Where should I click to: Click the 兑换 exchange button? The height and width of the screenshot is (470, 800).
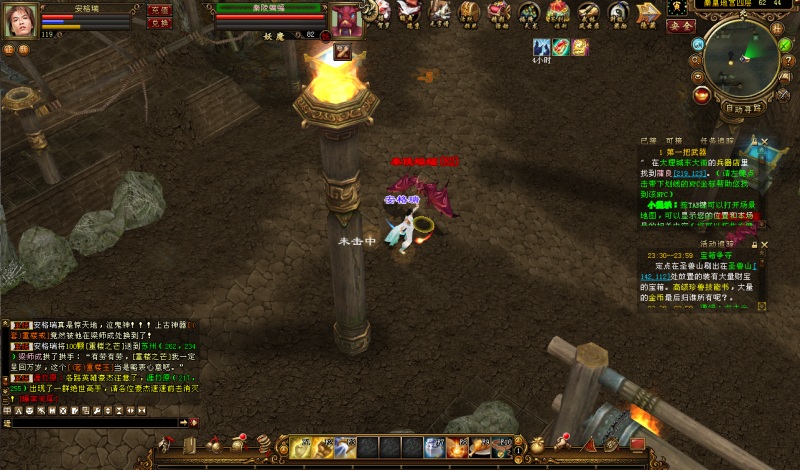tap(159, 23)
